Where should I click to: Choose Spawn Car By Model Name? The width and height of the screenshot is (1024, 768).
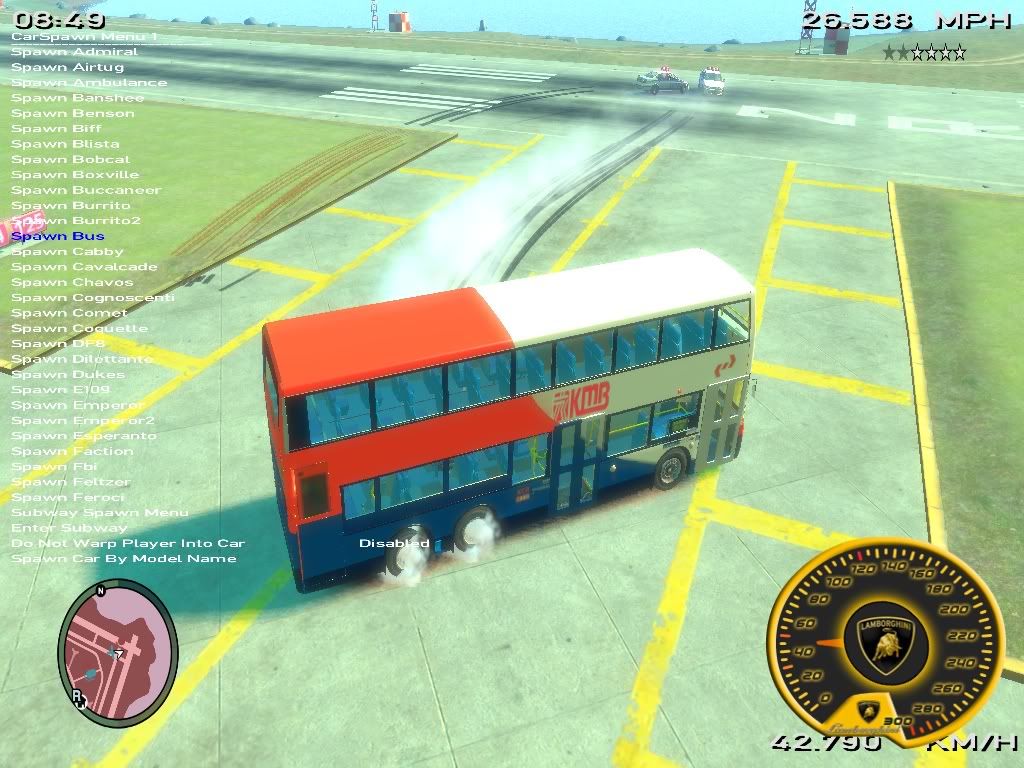pos(124,559)
